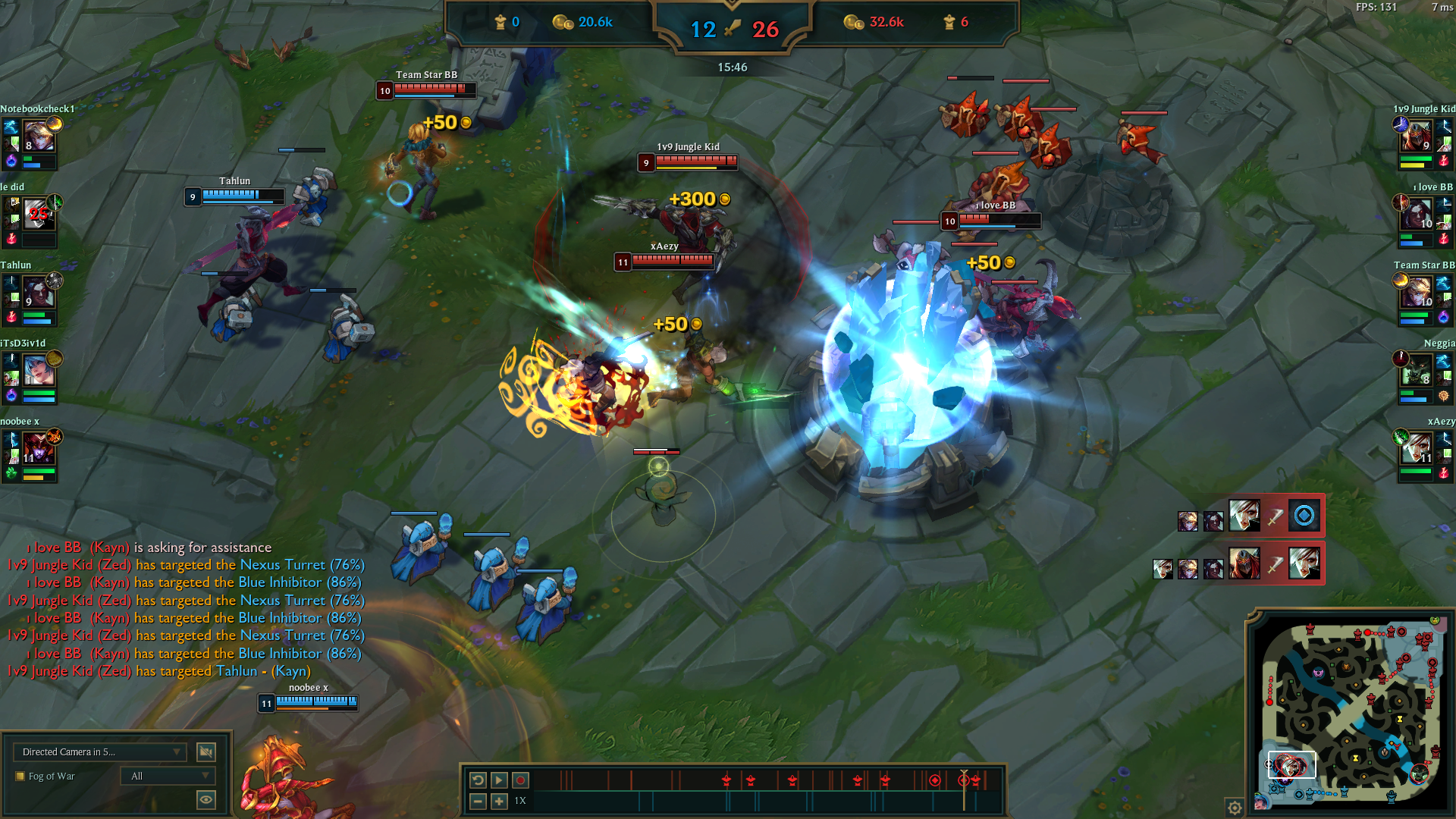Screen dimensions: 1456x819
Task: Enable the Fog of War checkbox
Action: pyautogui.click(x=20, y=776)
